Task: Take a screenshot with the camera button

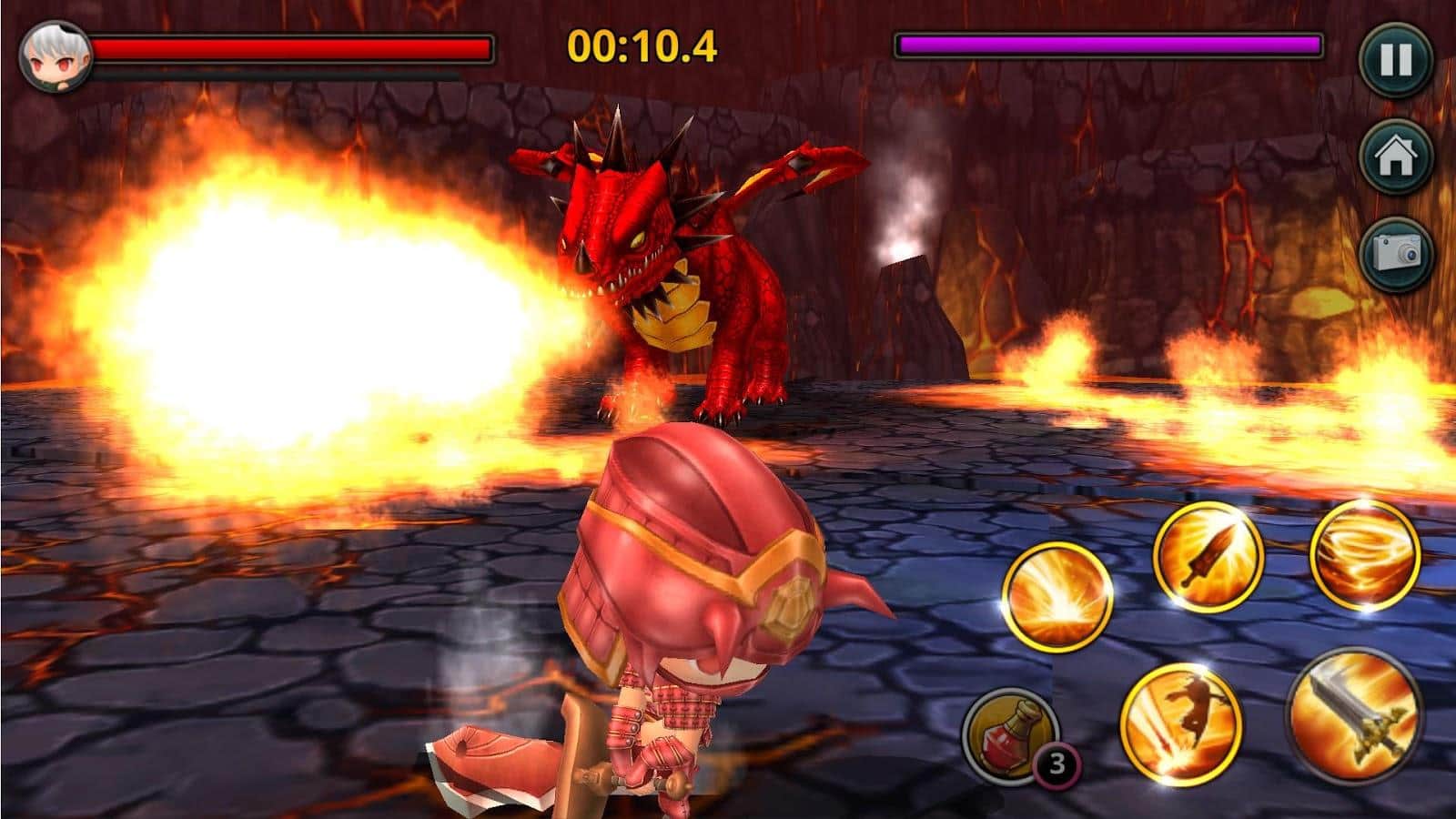Action: point(1396,253)
